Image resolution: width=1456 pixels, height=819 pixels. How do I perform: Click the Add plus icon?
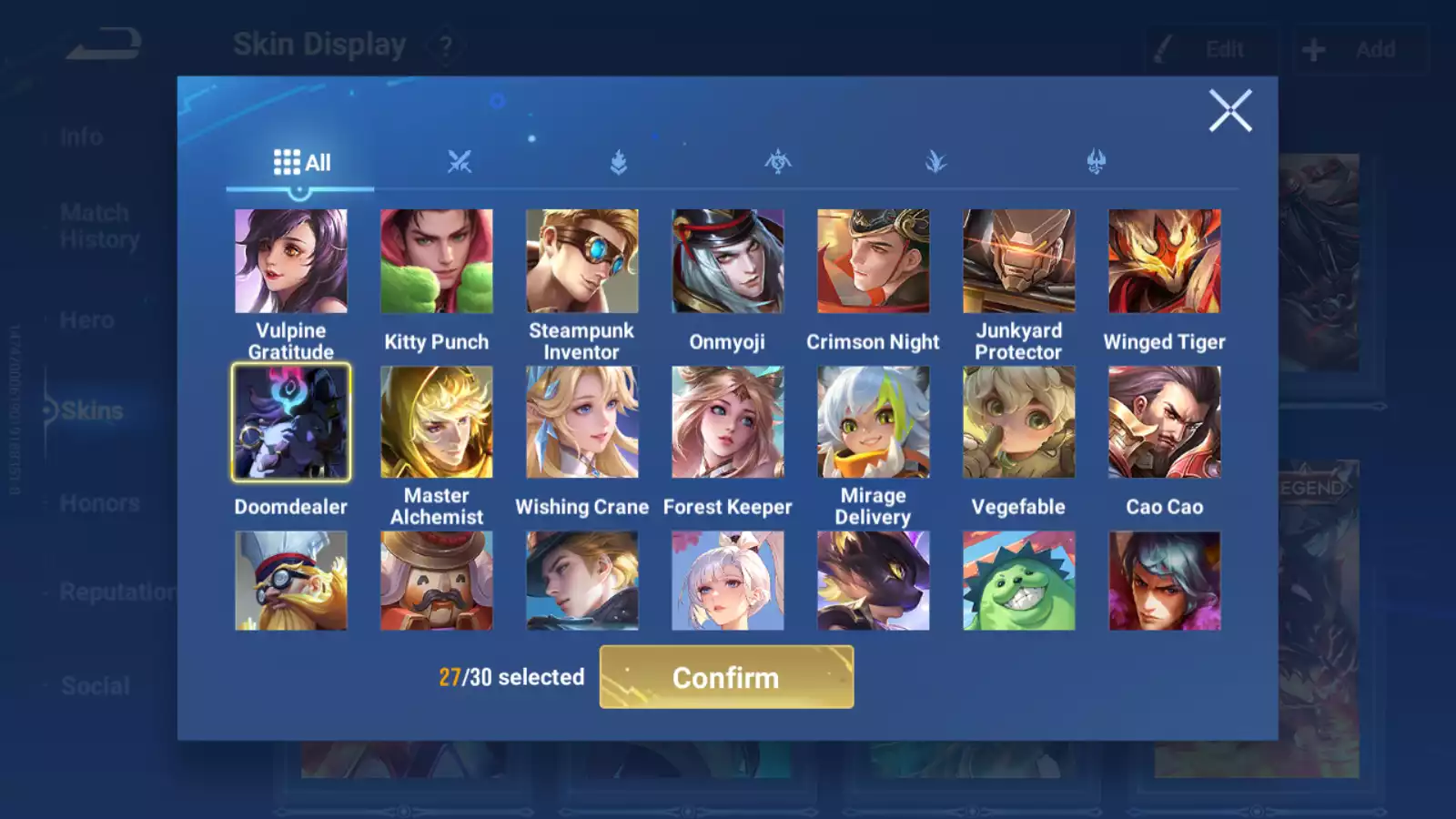[x=1311, y=49]
